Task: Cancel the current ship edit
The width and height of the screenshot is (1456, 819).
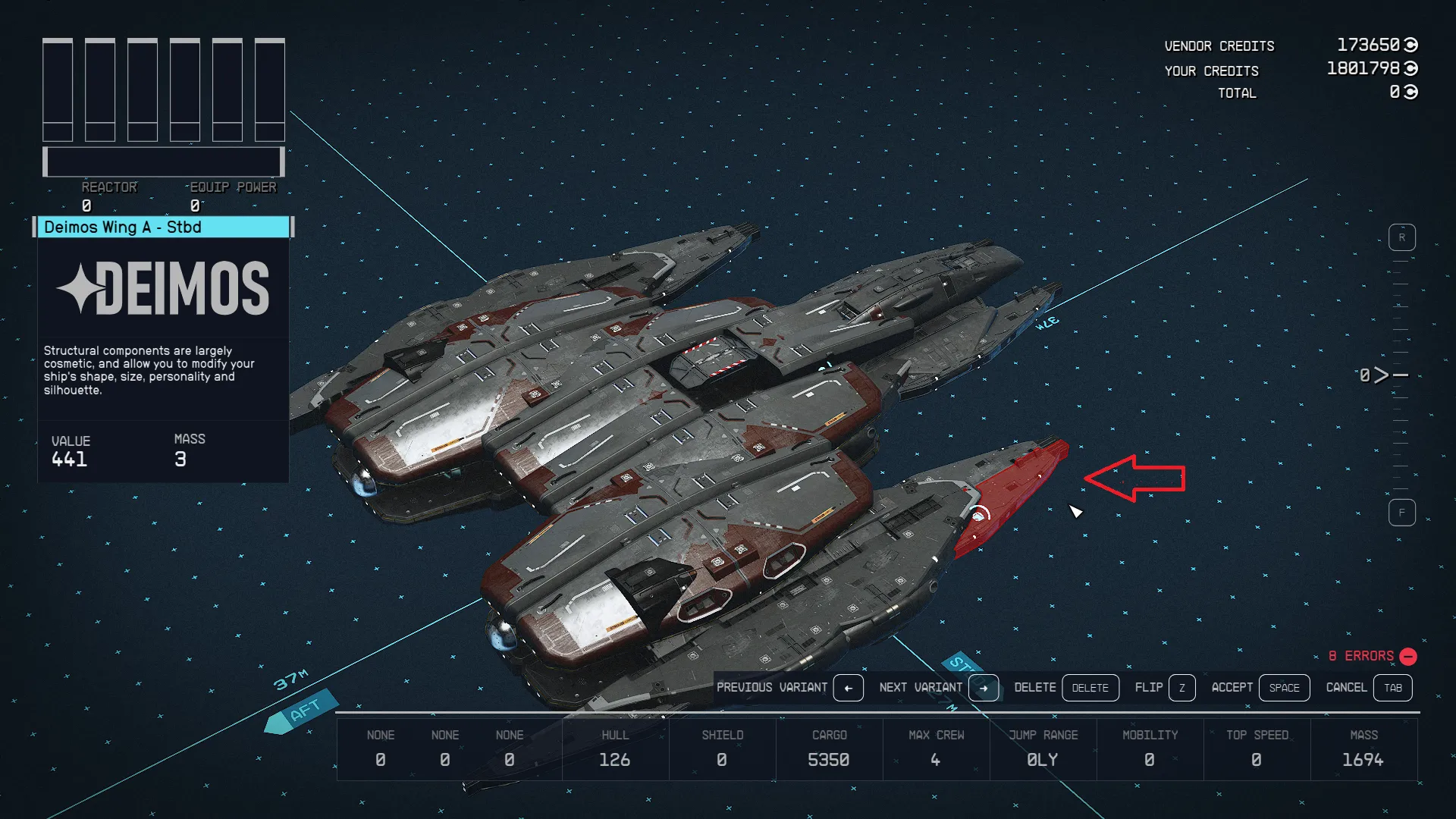Action: click(x=1392, y=688)
